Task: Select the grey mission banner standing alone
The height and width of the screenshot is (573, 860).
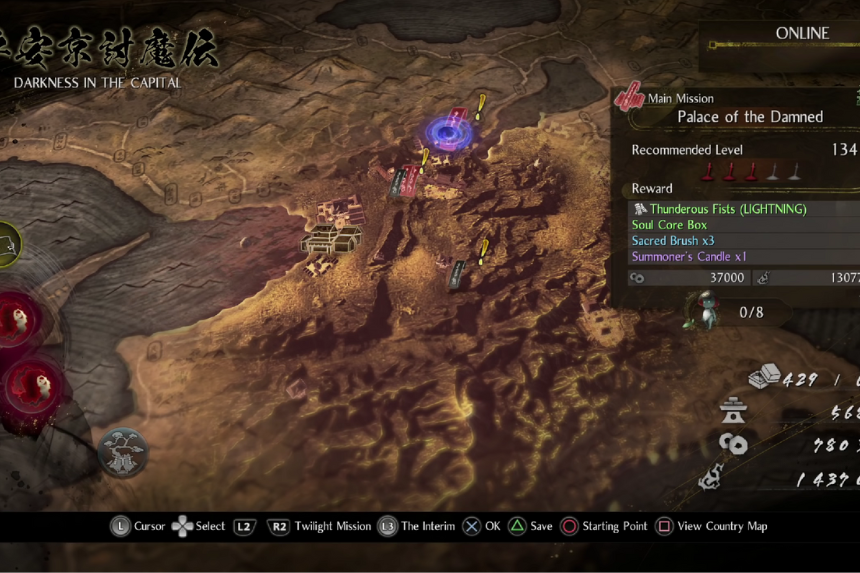Action: coord(457,273)
